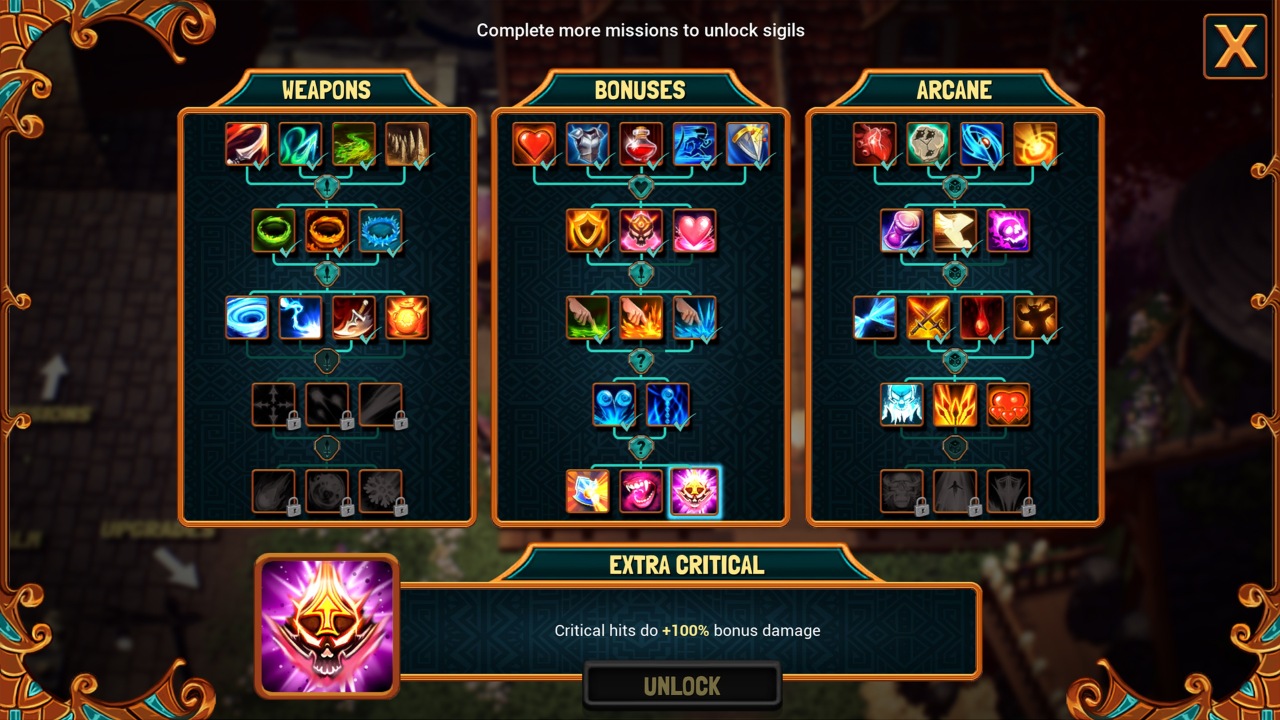Select the white stalagmites sigil in Weapons

407,145
